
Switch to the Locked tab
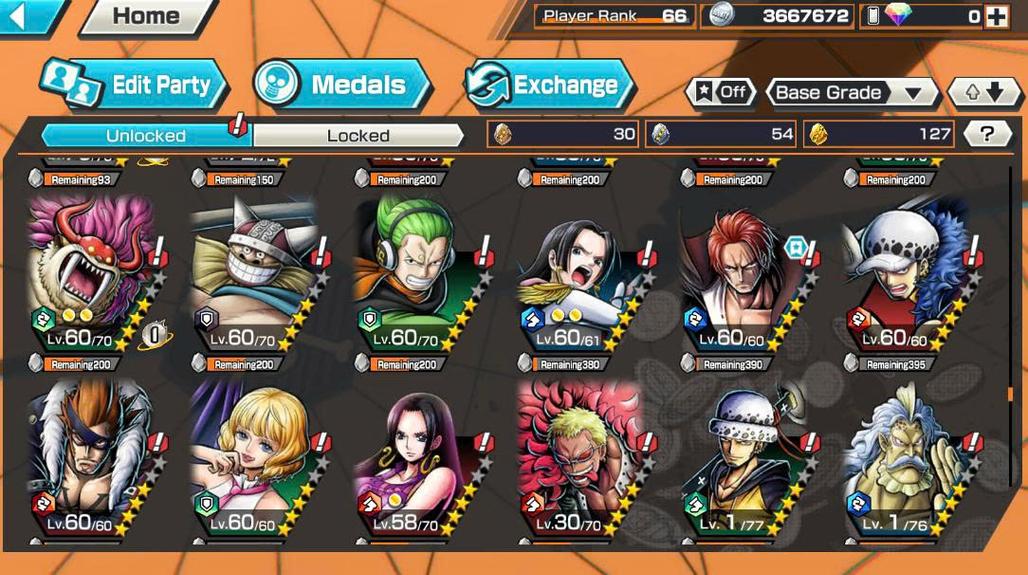coord(358,135)
